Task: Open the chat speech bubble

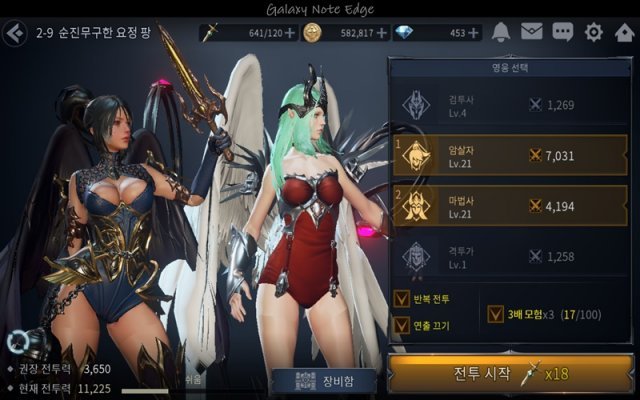Action: click(563, 32)
